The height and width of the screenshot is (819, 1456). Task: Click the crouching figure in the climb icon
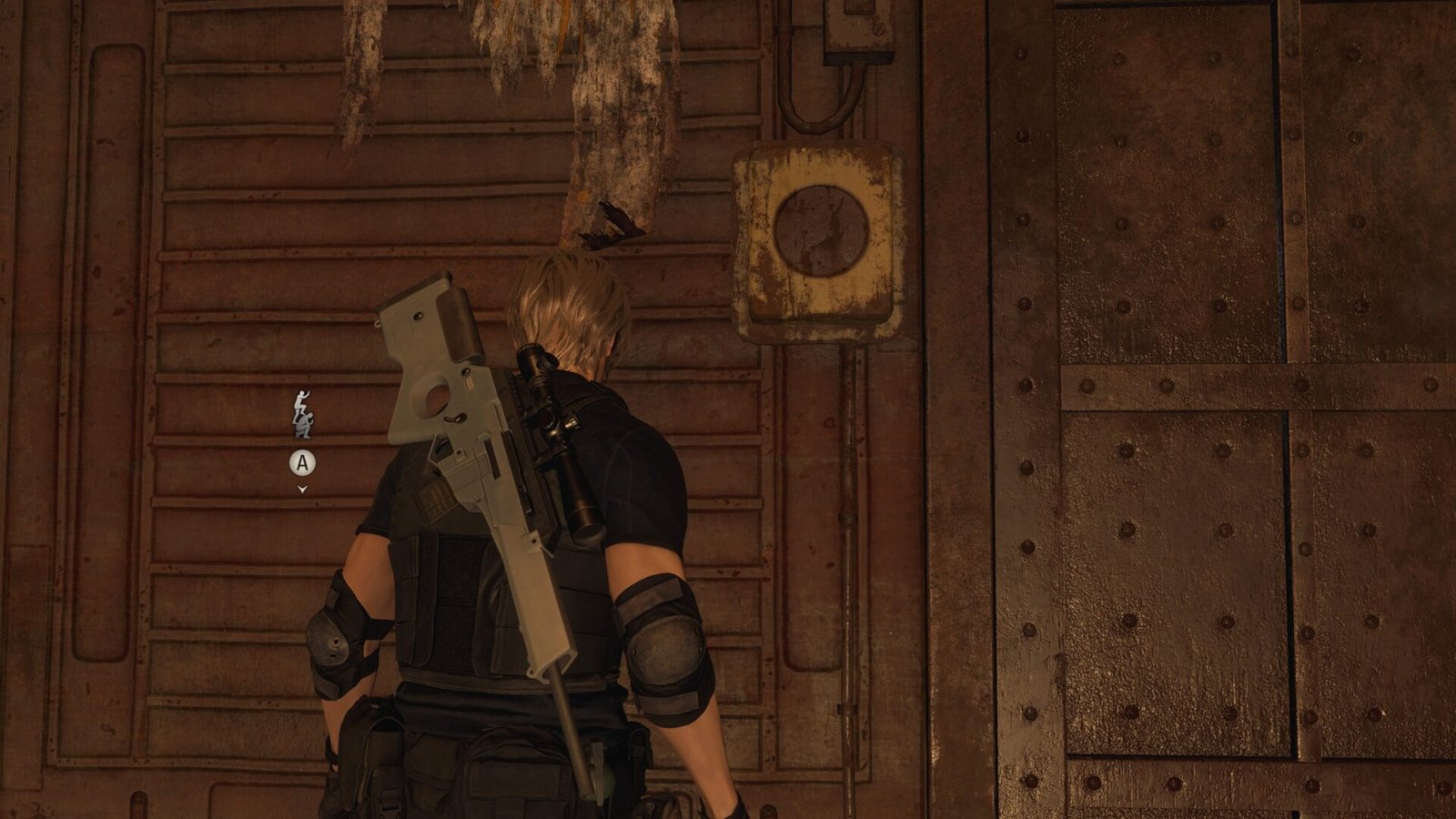click(304, 428)
